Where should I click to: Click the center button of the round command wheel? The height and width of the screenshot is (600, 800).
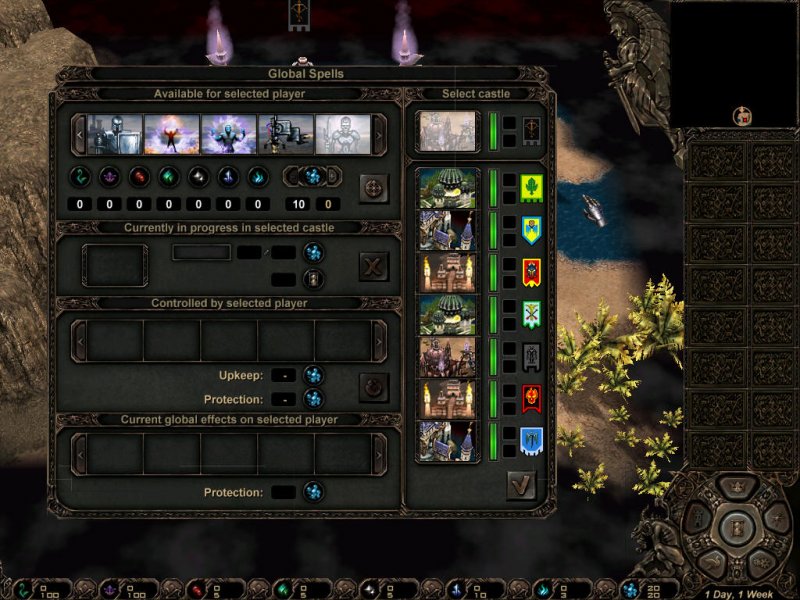click(737, 526)
